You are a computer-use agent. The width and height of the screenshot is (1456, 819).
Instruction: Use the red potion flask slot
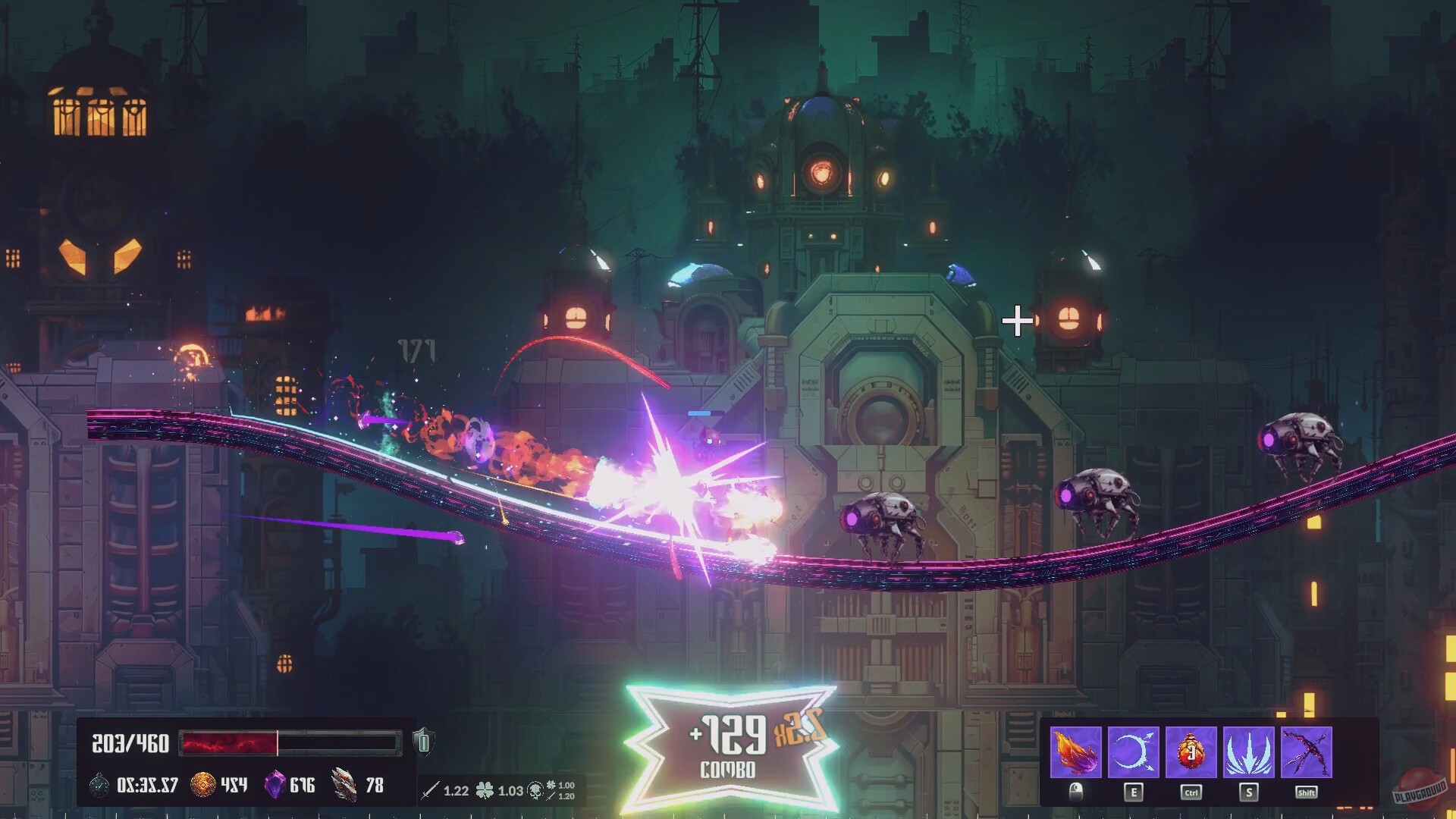pyautogui.click(x=1191, y=752)
